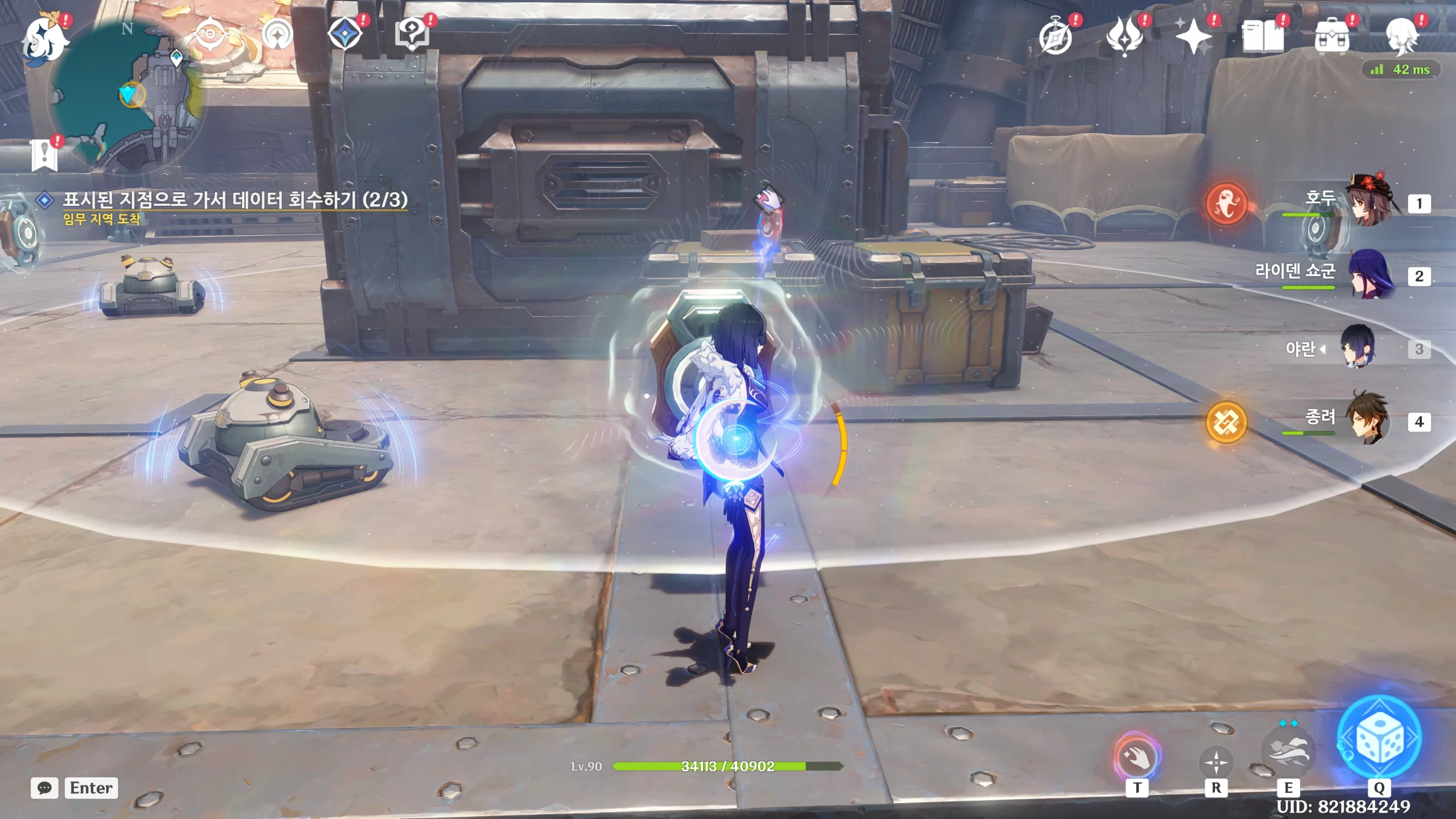Open the circular minimap

point(128,94)
